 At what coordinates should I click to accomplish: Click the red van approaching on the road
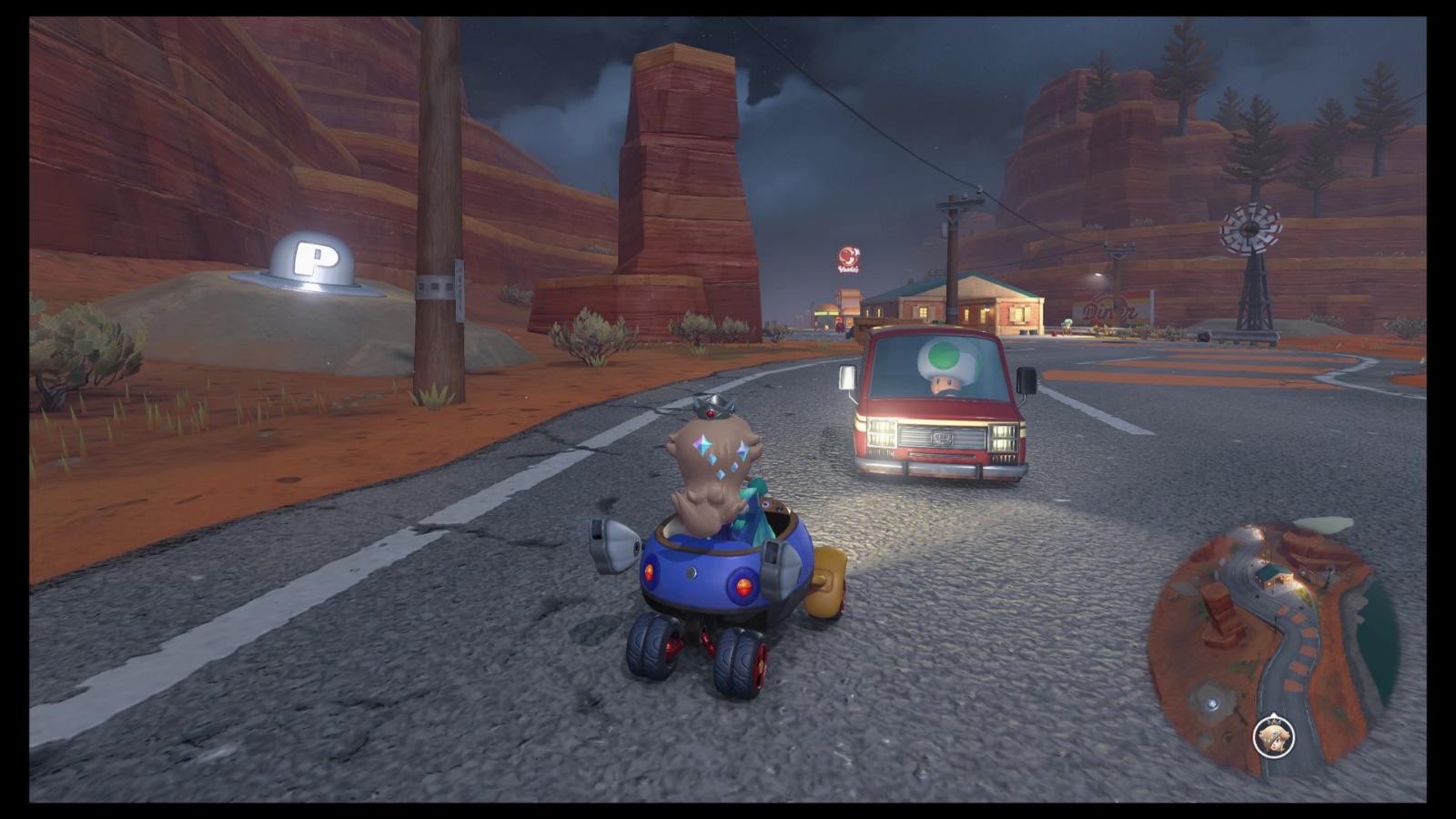[937, 409]
